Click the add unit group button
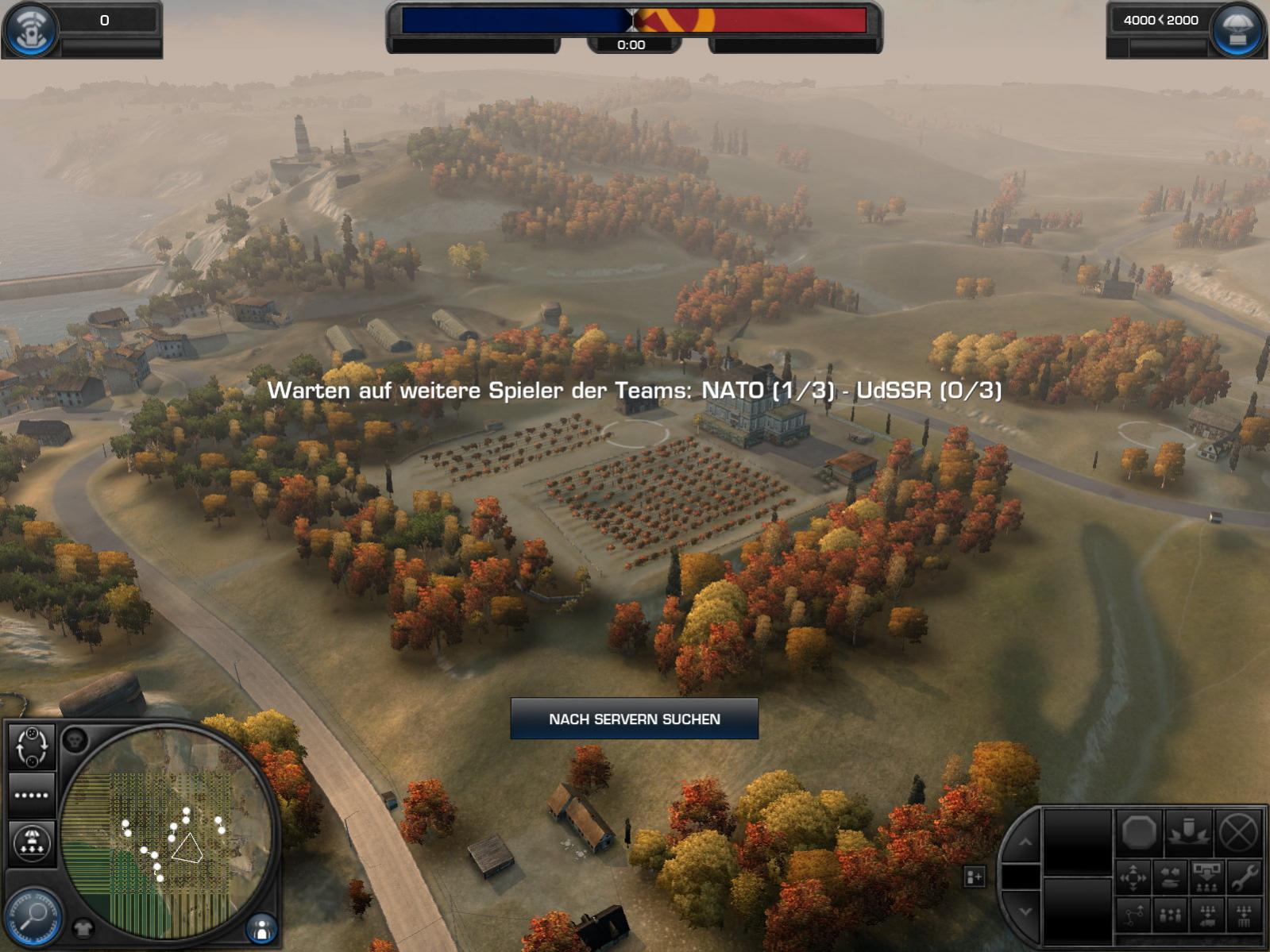This screenshot has width=1270, height=952. tap(974, 877)
